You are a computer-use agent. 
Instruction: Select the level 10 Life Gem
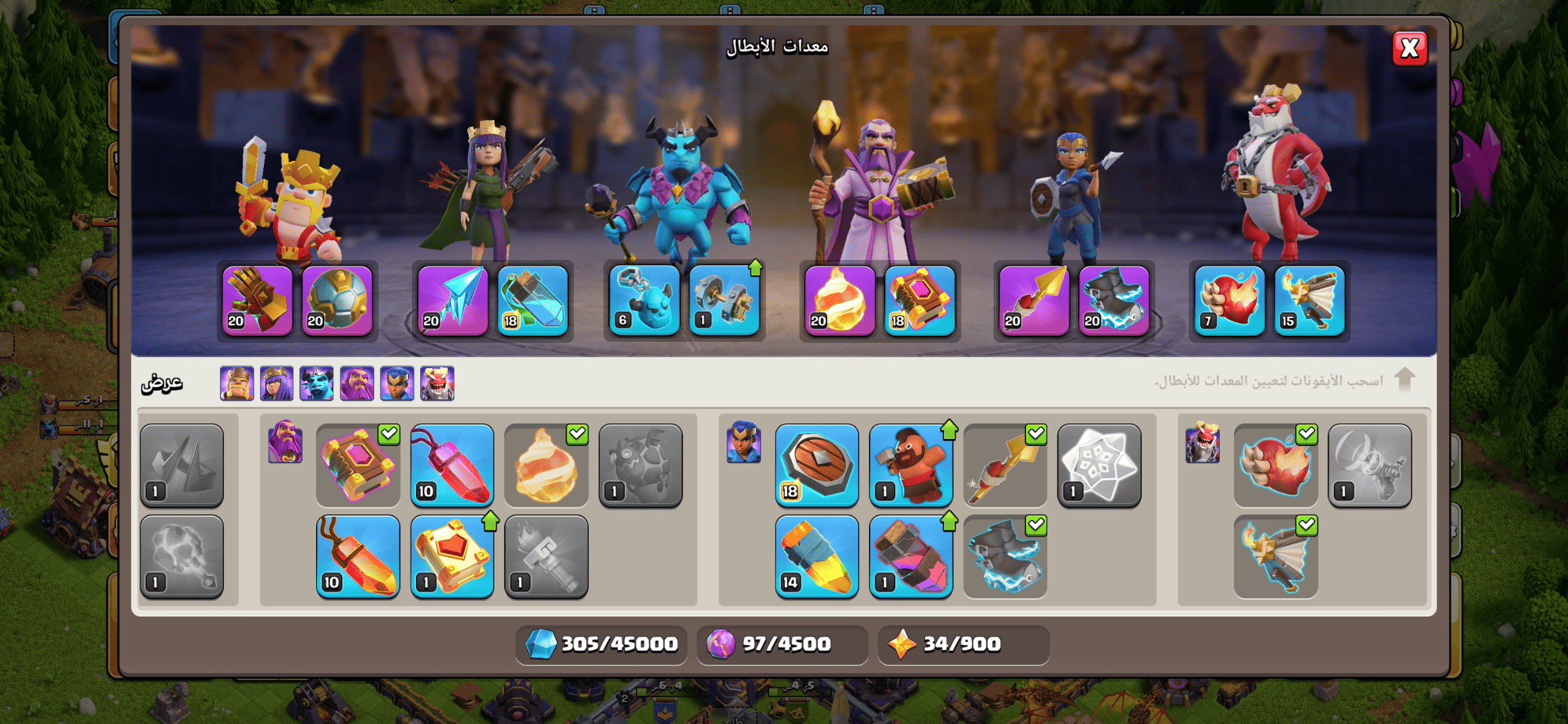[x=453, y=465]
